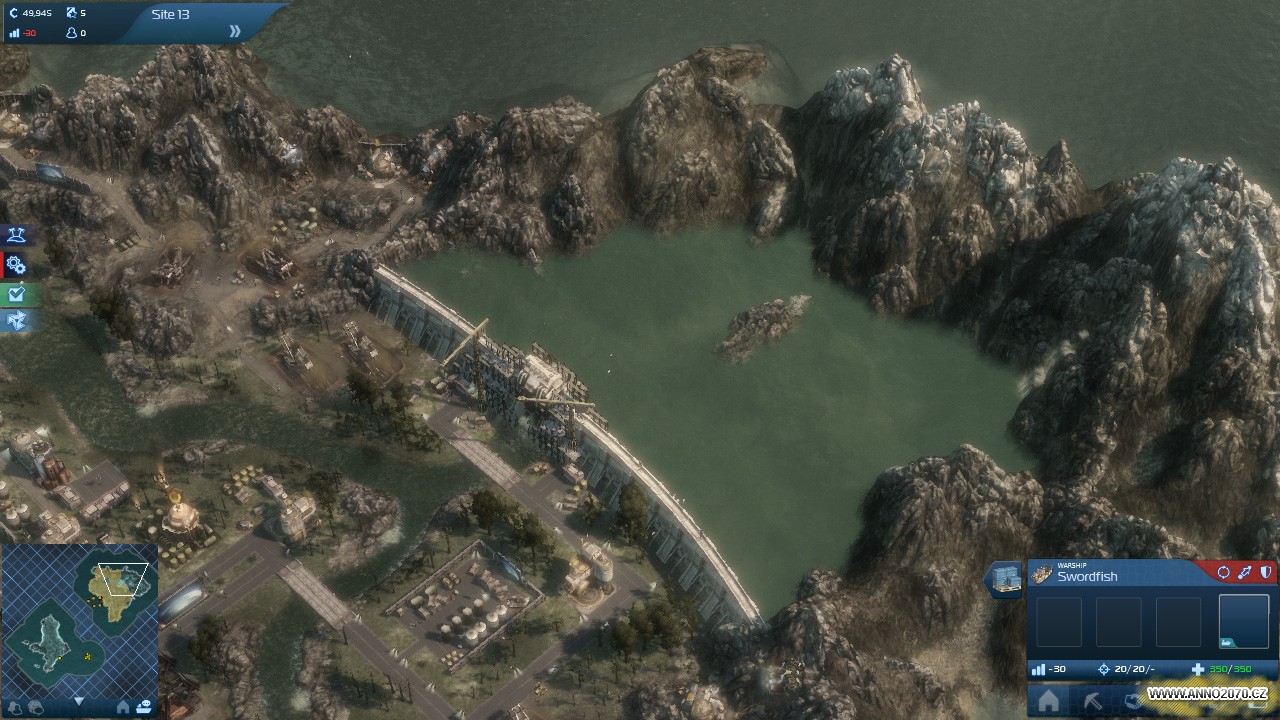Open the handshake diplomacy menu button
Image resolution: width=1280 pixels, height=720 pixels.
pos(1132,702)
